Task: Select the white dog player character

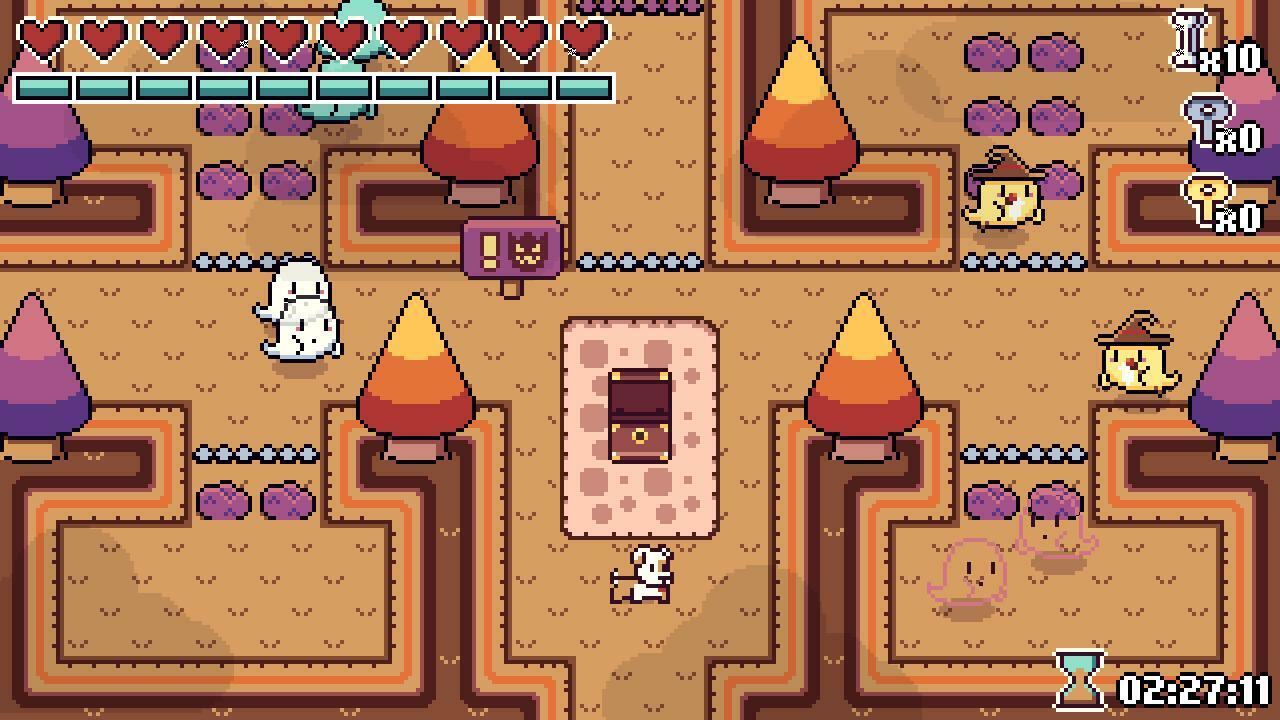Action: [640, 575]
